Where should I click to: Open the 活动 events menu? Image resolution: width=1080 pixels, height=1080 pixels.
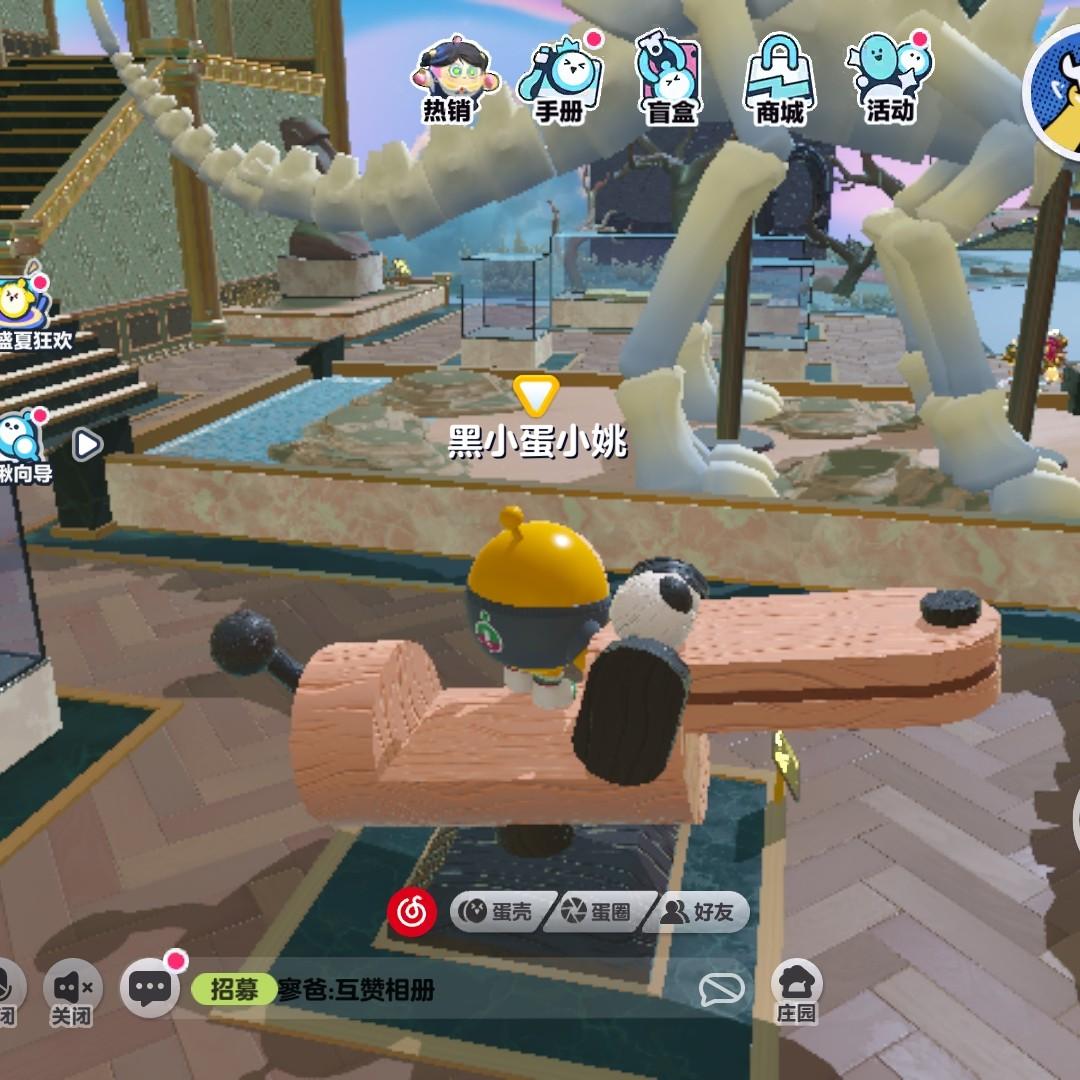pyautogui.click(x=890, y=80)
